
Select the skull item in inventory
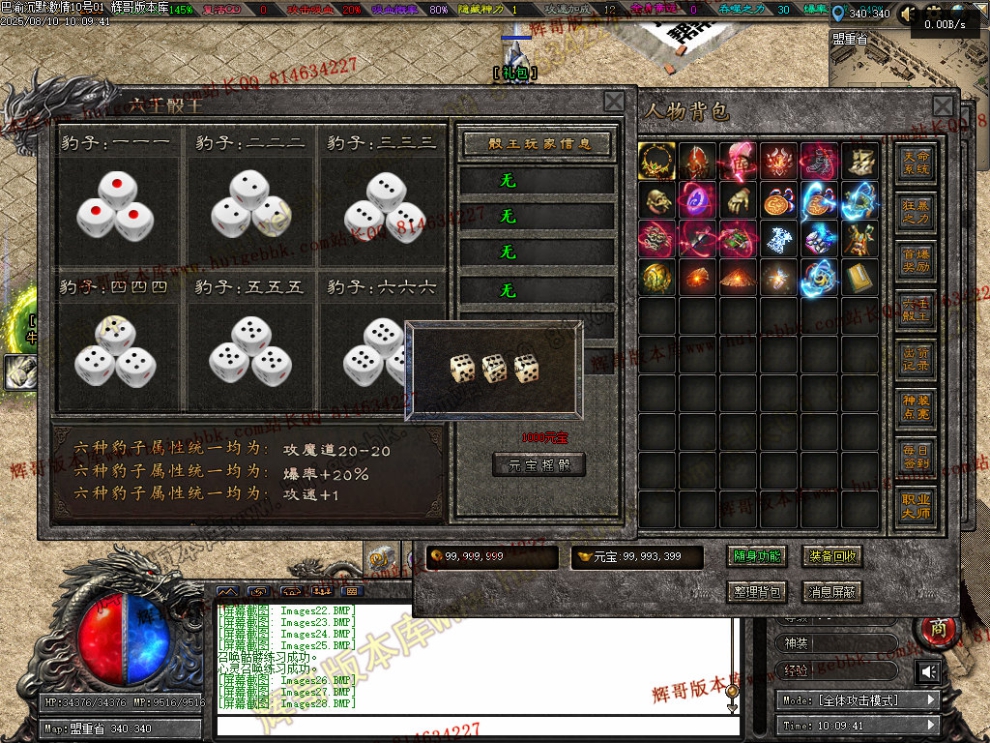point(657,200)
